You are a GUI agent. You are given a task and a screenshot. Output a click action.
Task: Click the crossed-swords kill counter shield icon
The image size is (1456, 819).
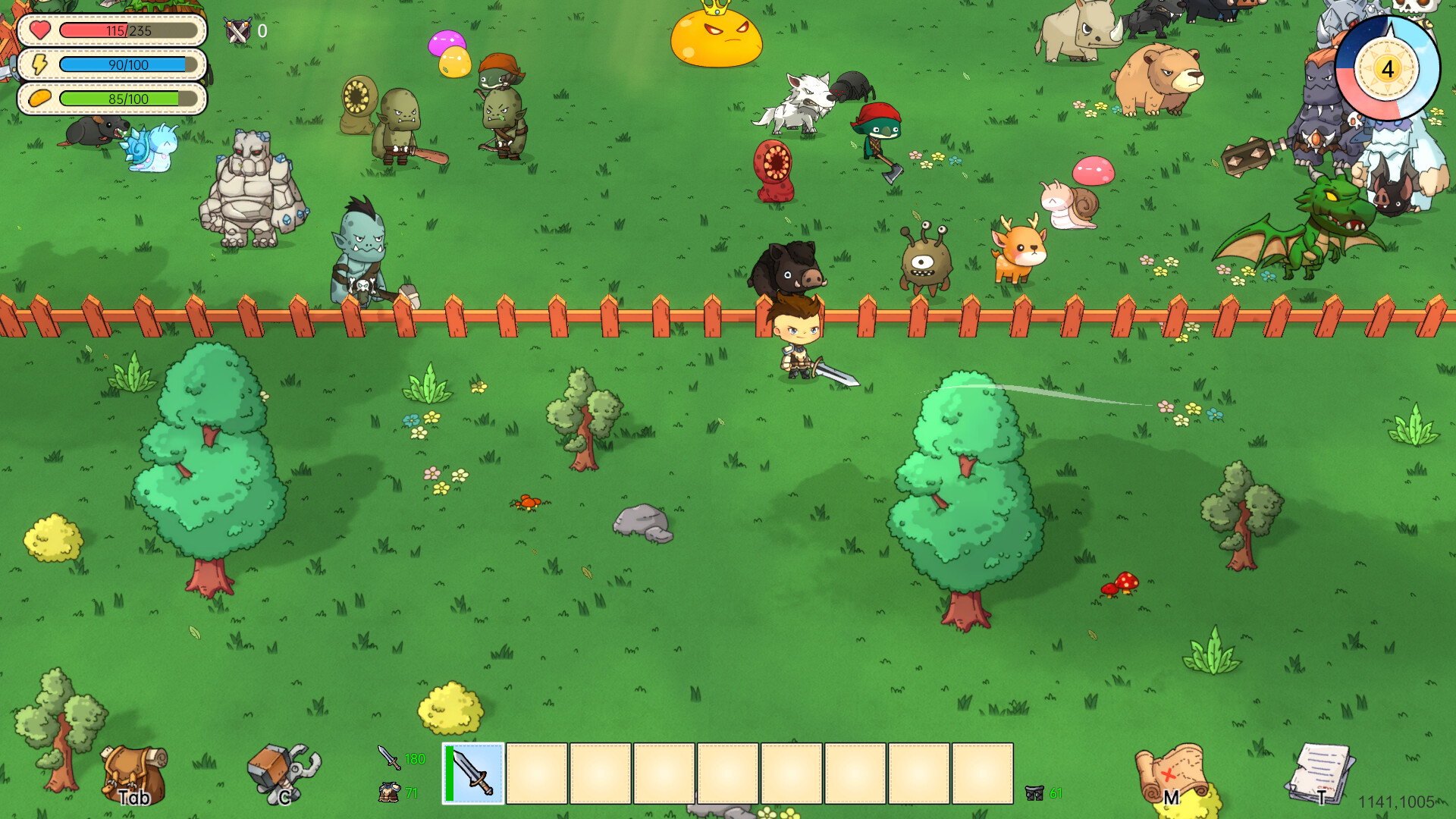click(x=236, y=31)
